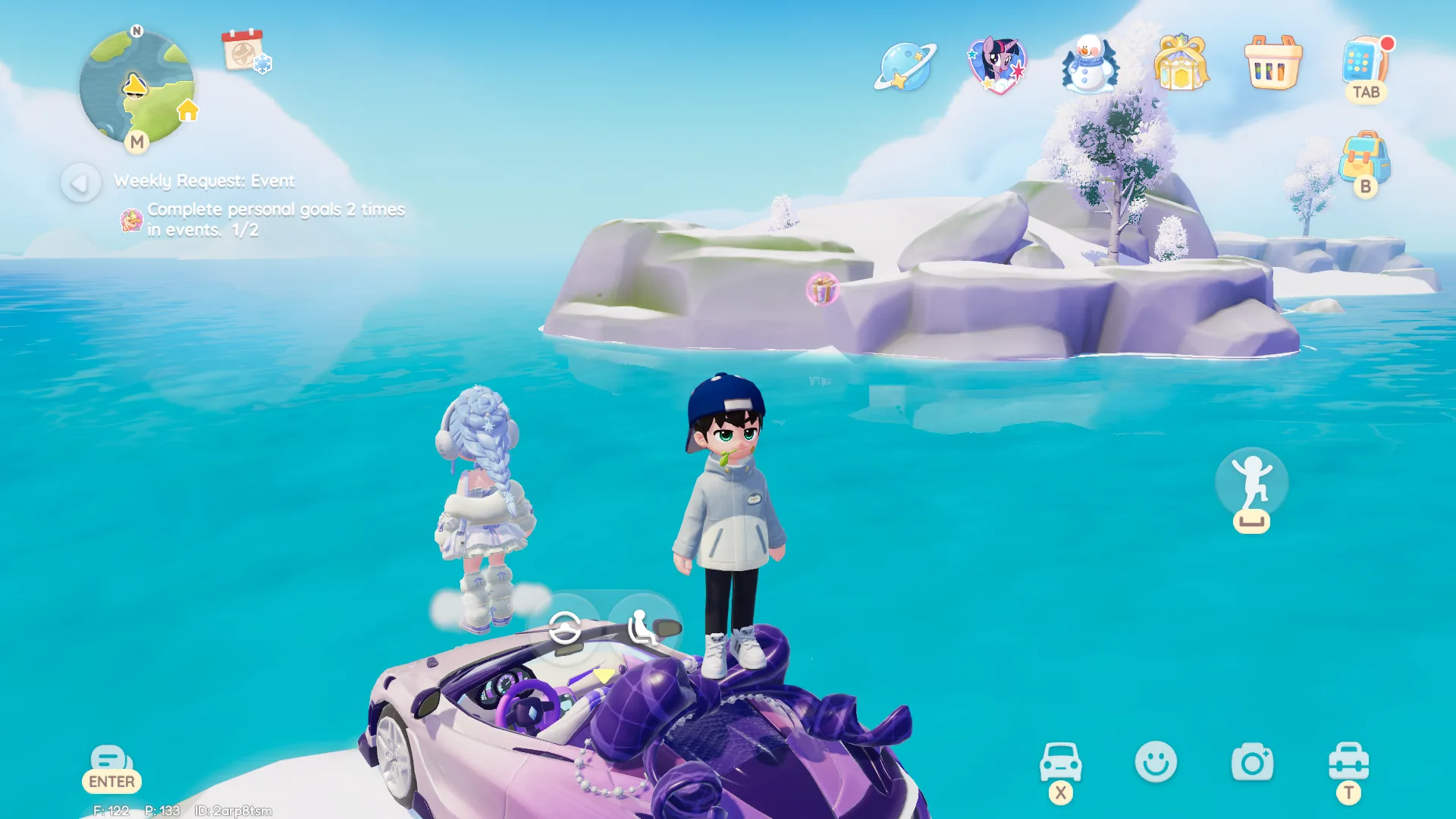Open the camera photo mode
This screenshot has width=1456, height=819.
(1252, 761)
